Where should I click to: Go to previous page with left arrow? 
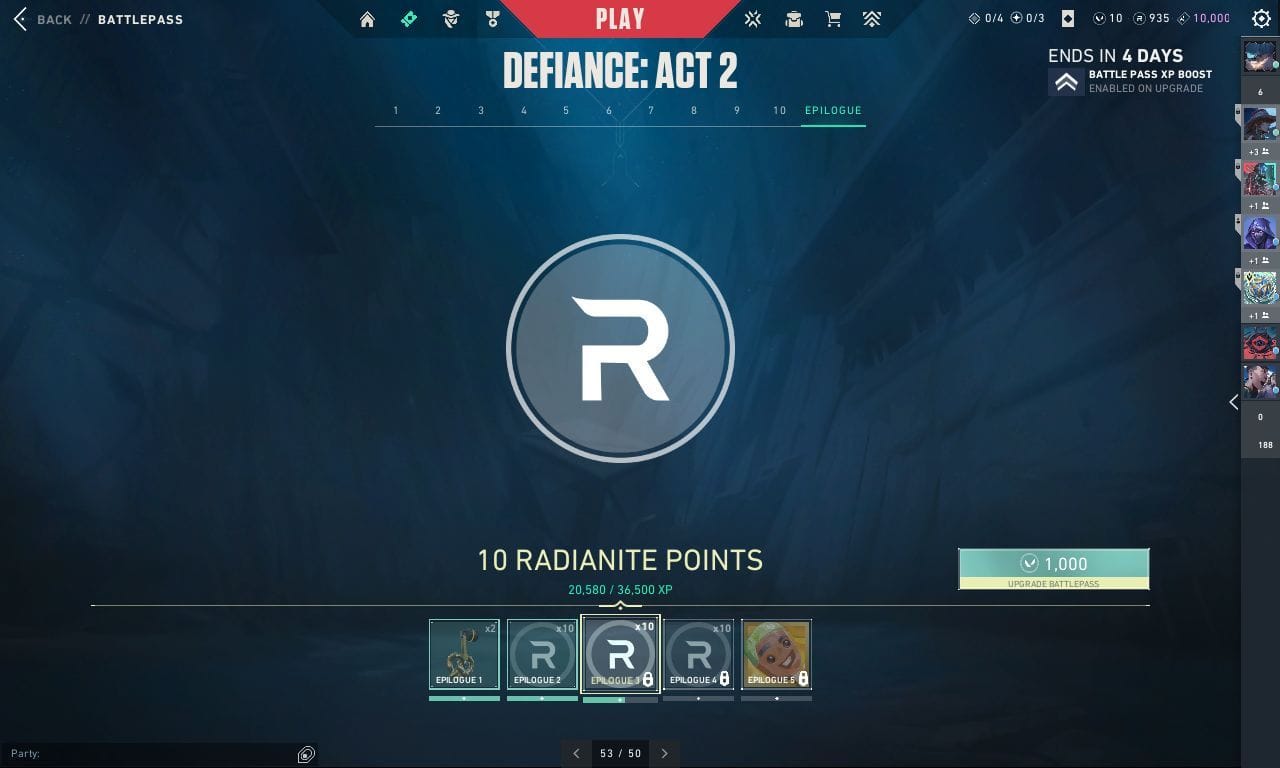[577, 753]
